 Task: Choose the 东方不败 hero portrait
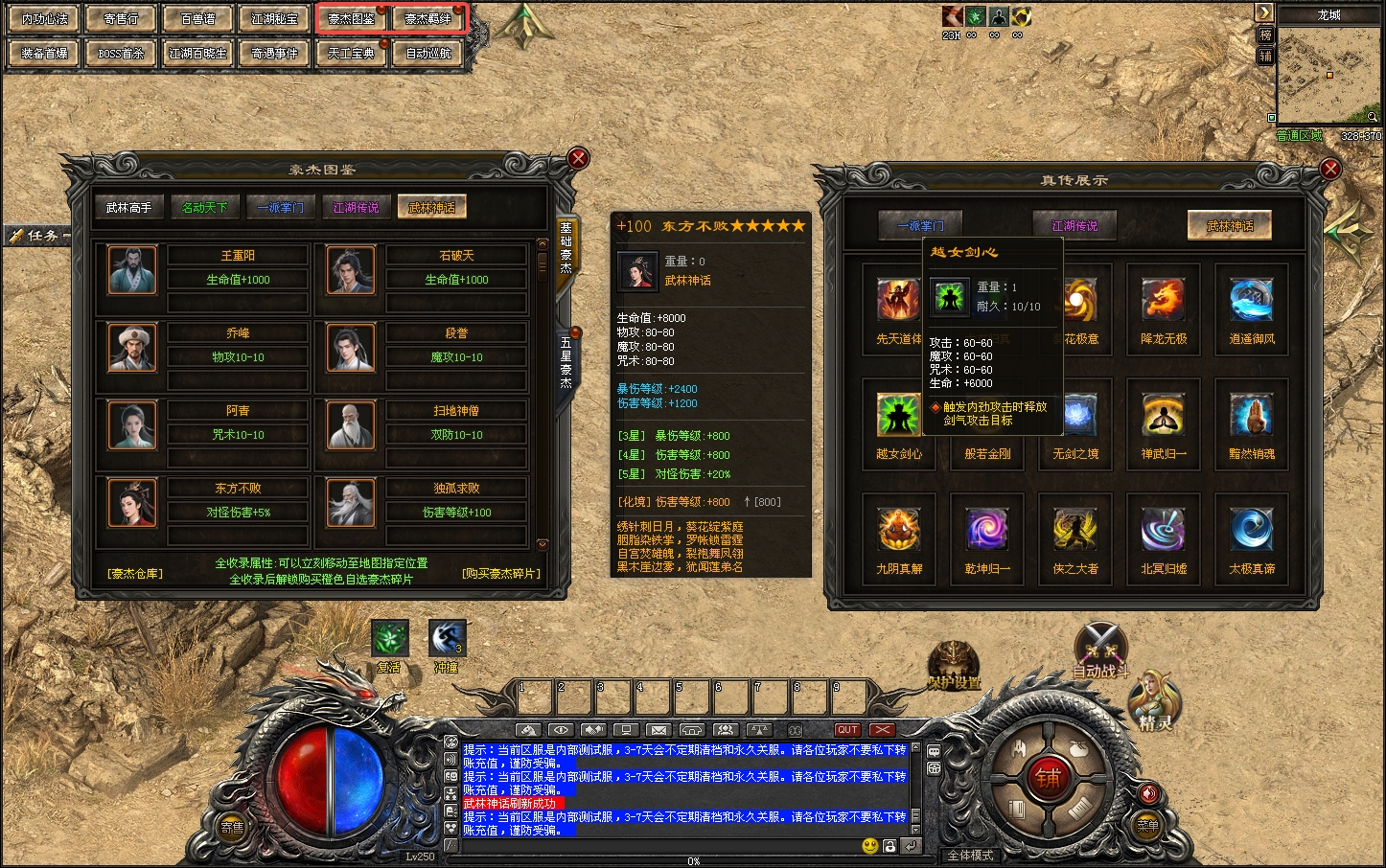[132, 502]
